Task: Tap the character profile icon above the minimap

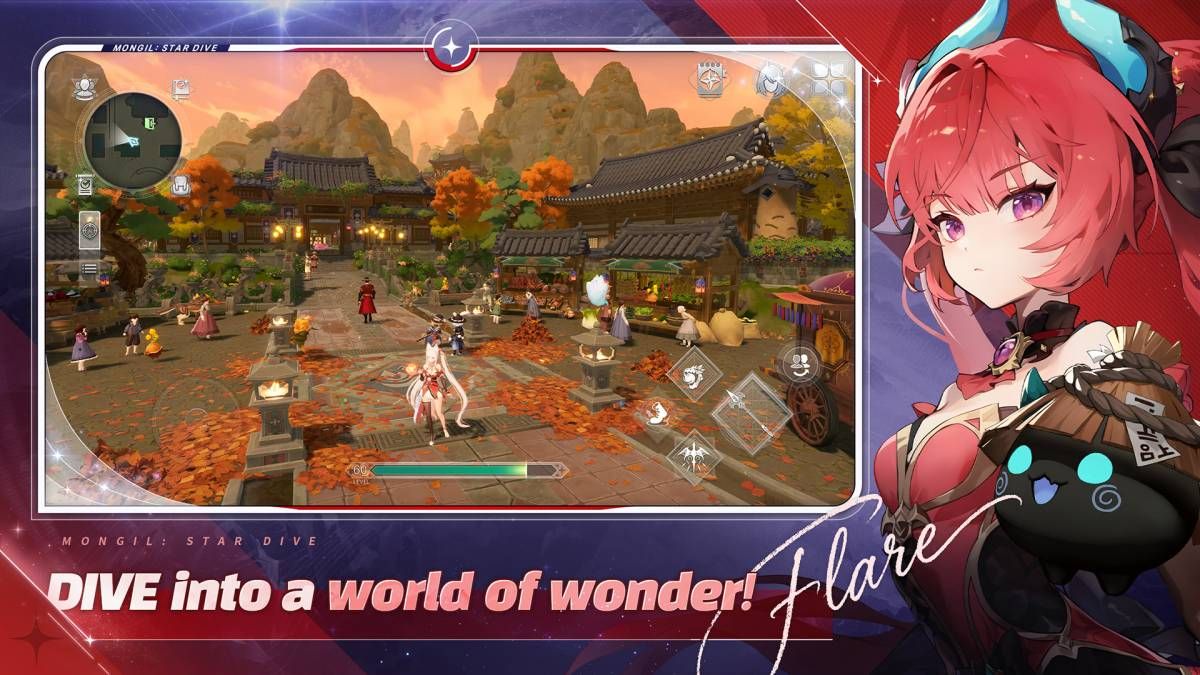Action: pyautogui.click(x=84, y=88)
